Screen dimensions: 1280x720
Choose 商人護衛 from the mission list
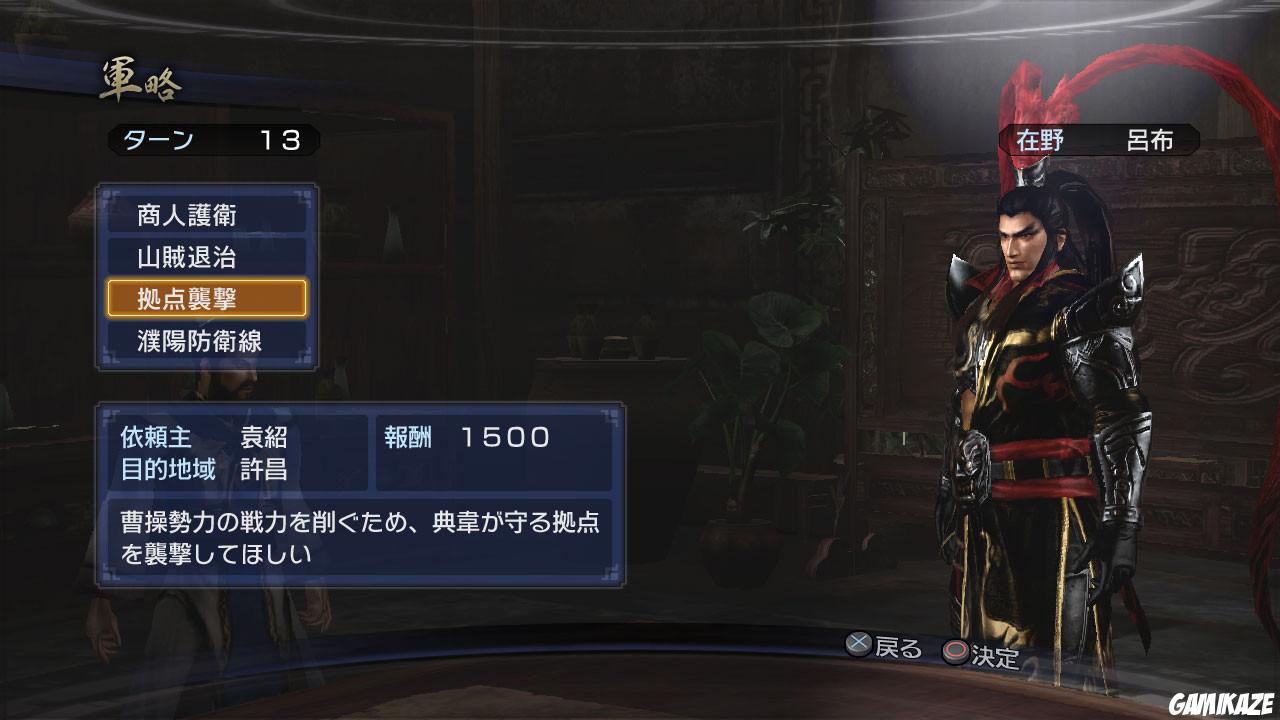click(x=207, y=215)
